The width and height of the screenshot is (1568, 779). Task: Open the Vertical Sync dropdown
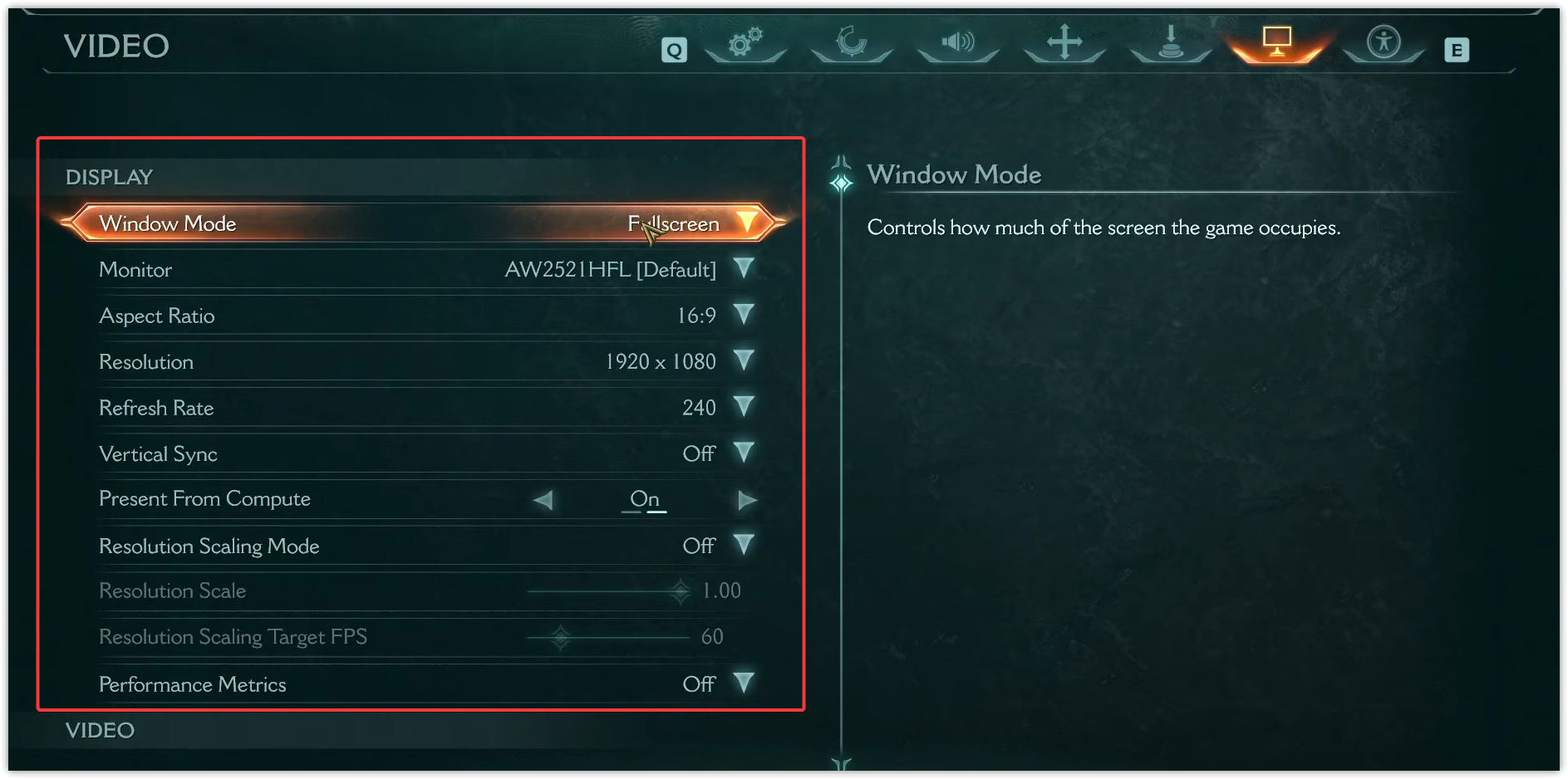tap(744, 453)
